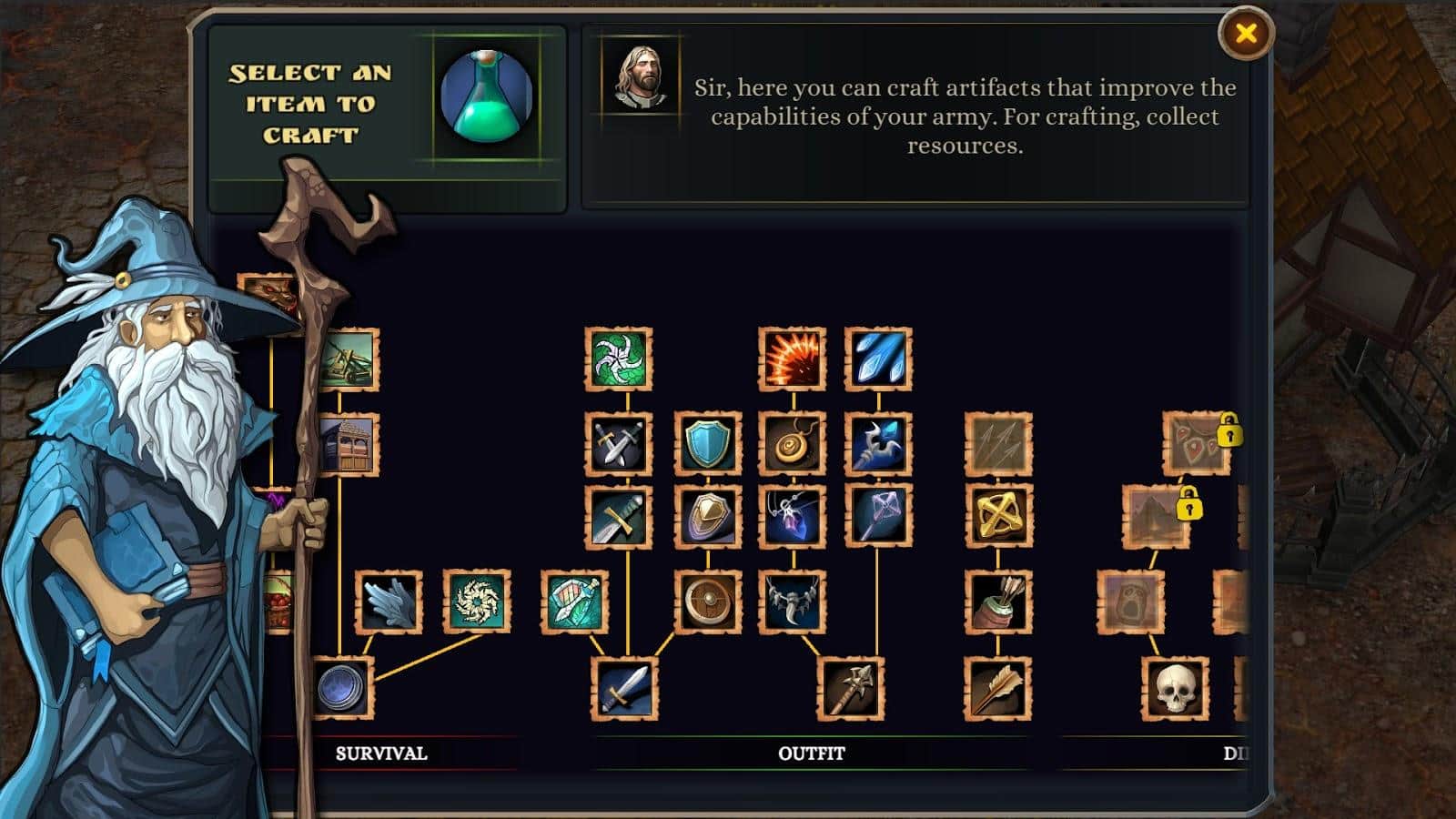Select the blue ice shards artifact
This screenshot has width=1456, height=819.
pyautogui.click(x=878, y=359)
